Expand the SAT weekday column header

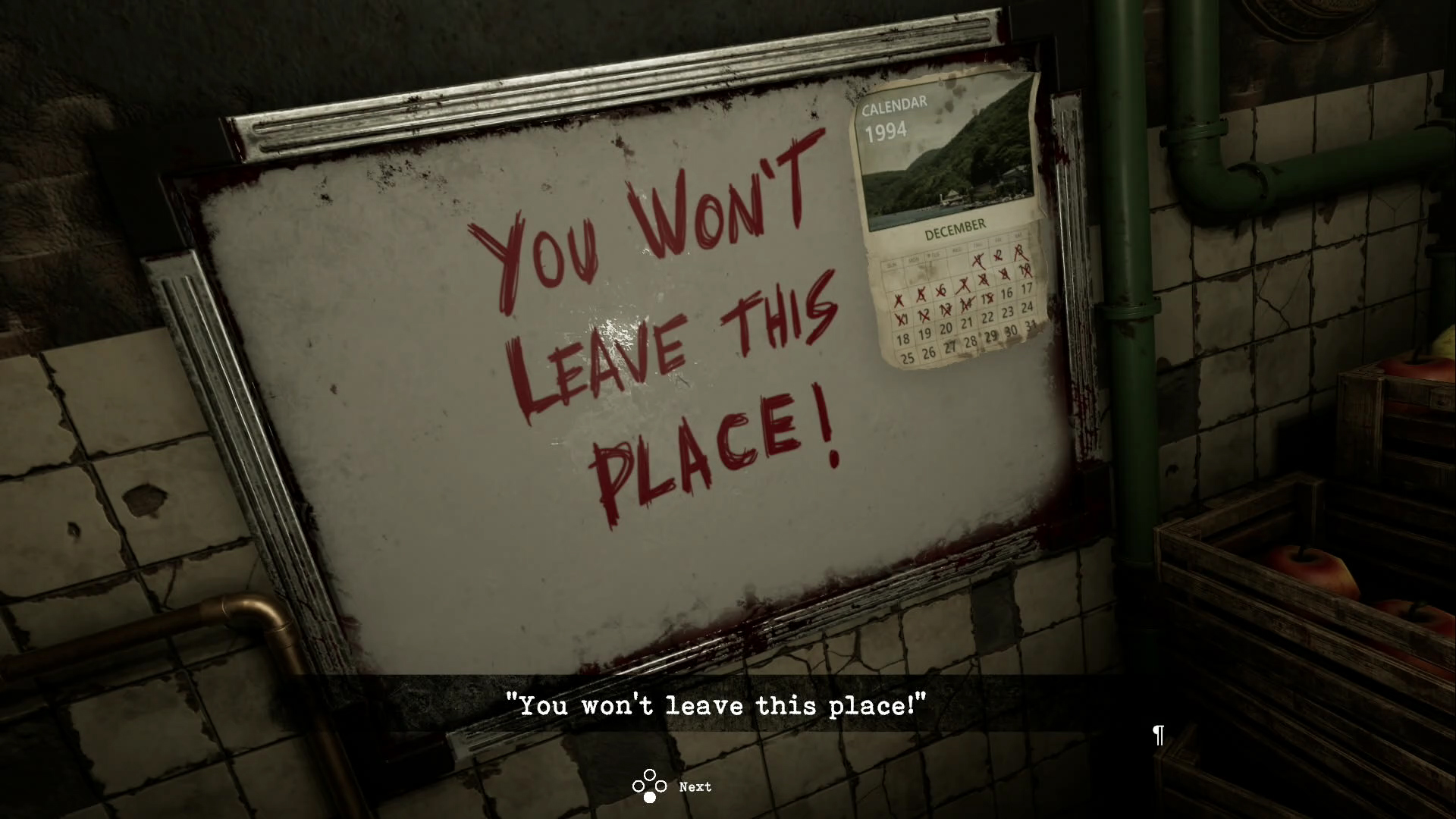[1017, 236]
